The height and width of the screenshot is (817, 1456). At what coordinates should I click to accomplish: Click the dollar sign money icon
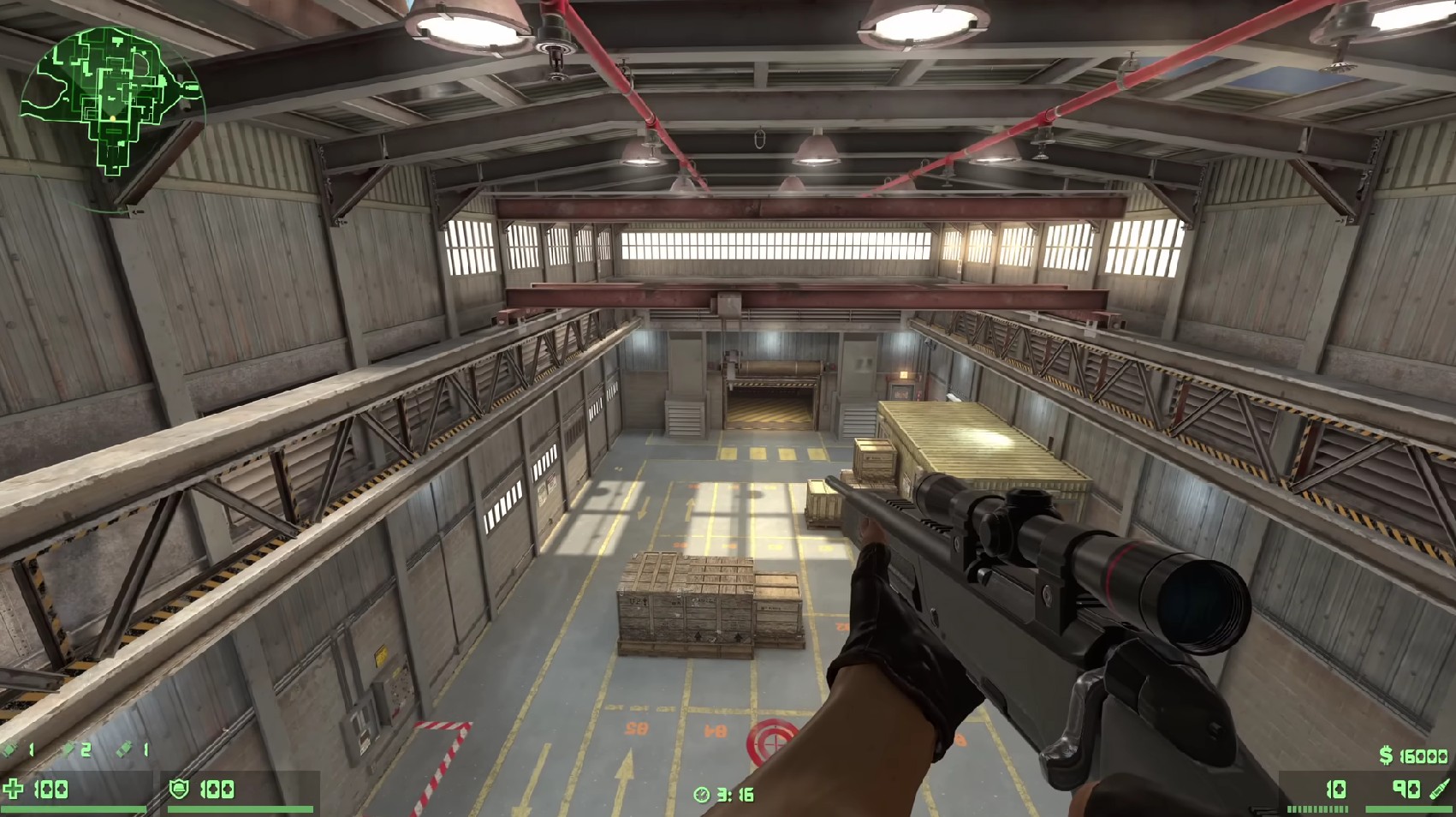pyautogui.click(x=1386, y=755)
